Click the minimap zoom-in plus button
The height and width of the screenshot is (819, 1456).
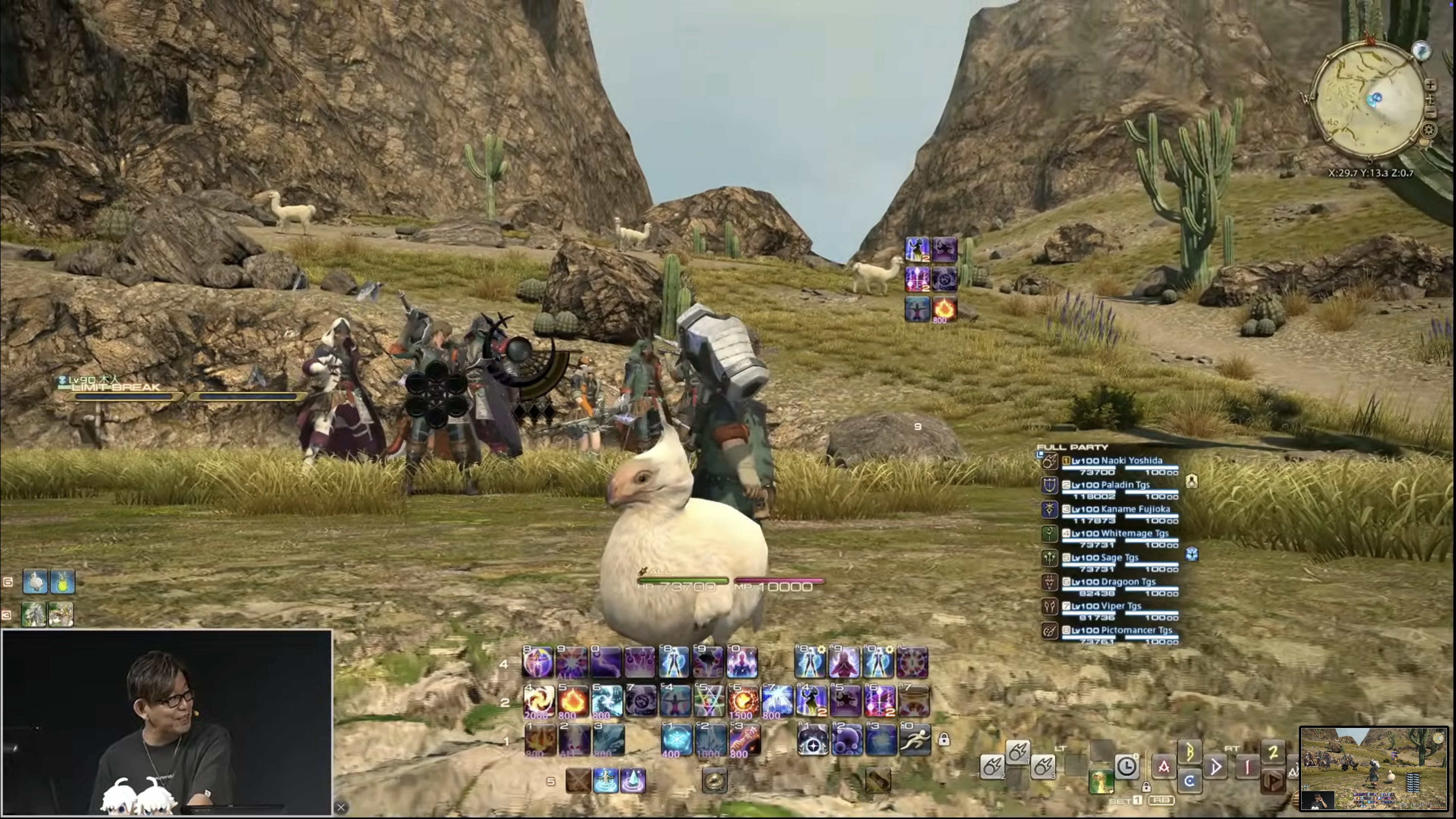tap(1431, 85)
